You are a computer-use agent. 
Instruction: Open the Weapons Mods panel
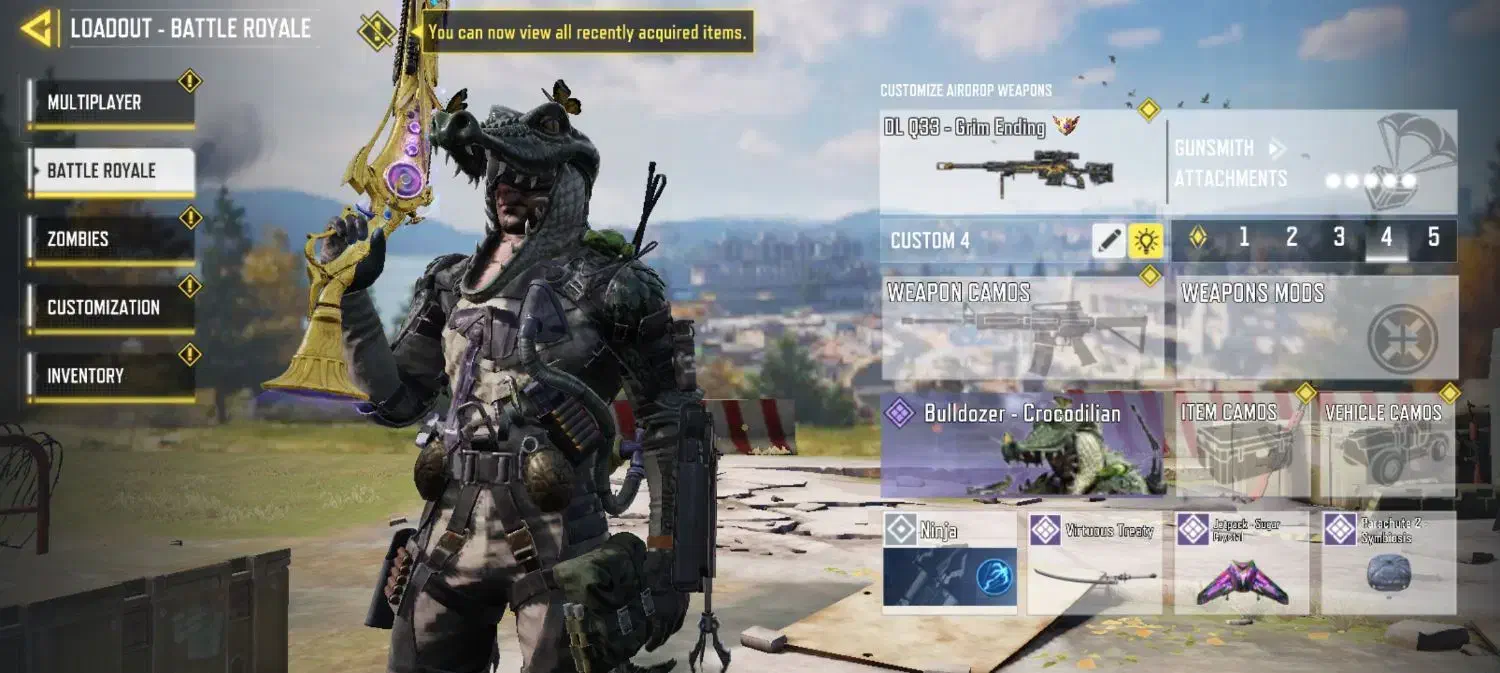point(1316,328)
